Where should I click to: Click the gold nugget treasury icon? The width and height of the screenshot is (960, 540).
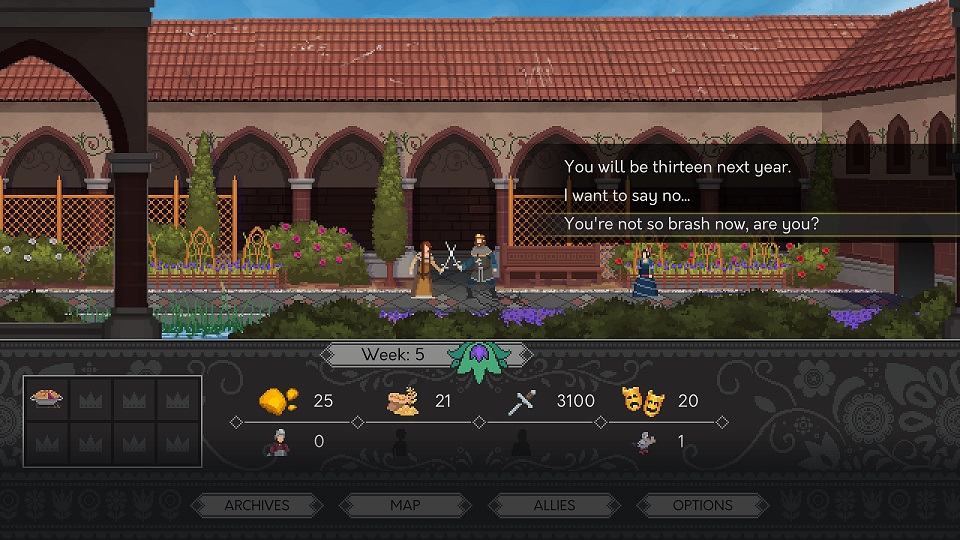277,400
